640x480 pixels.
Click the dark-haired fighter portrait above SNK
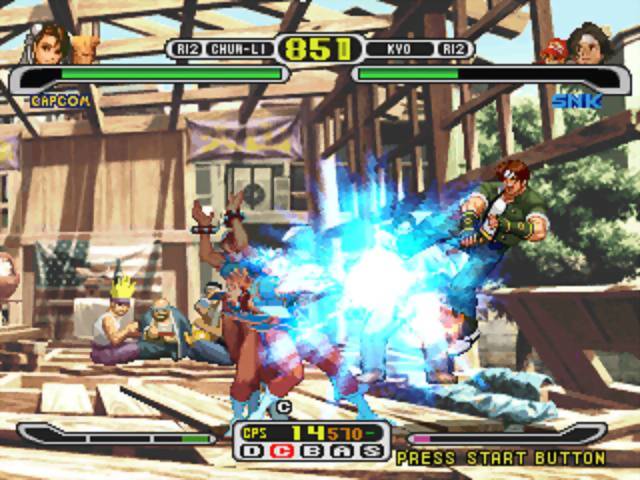585,44
